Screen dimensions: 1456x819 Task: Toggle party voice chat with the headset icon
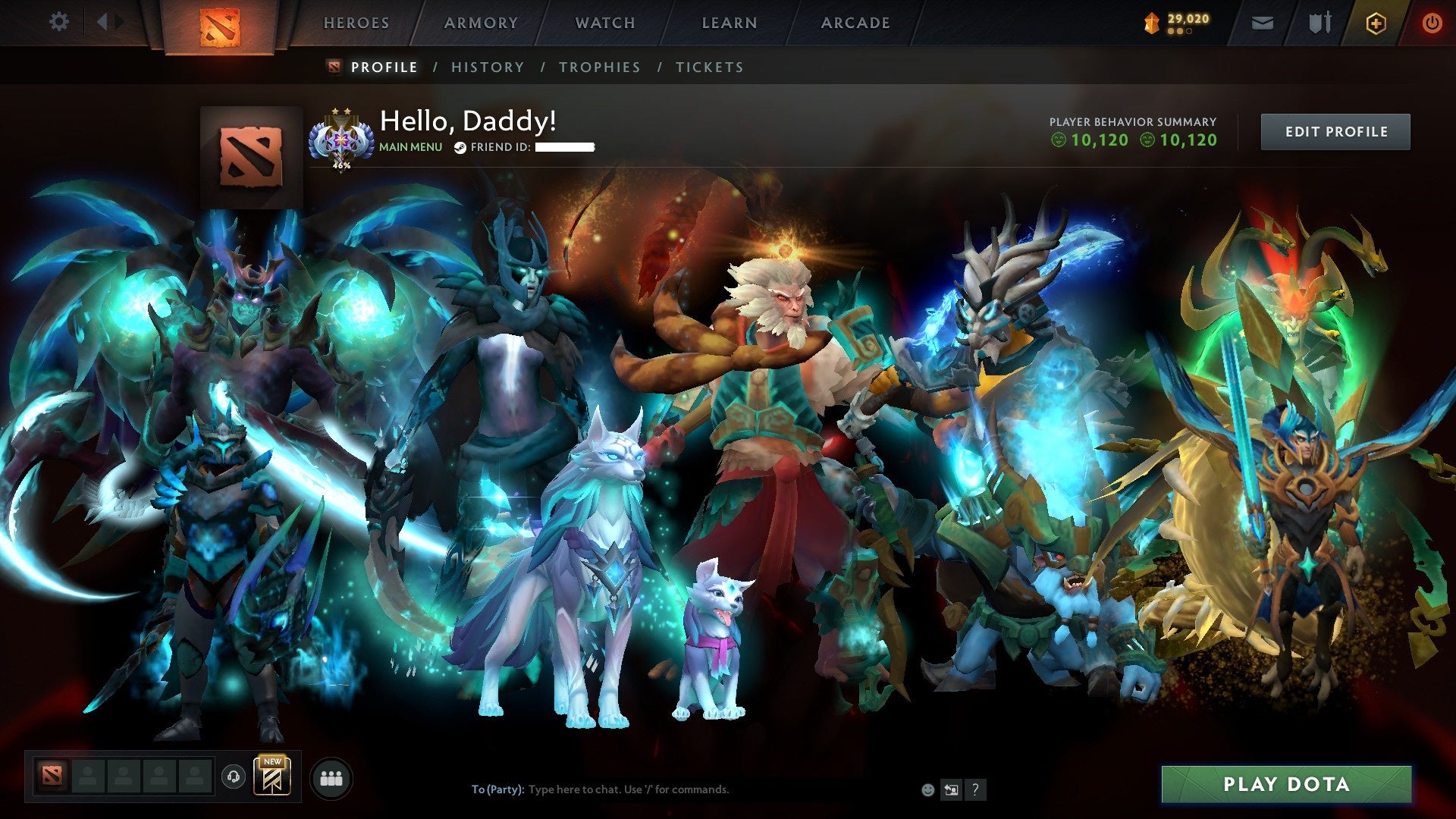click(235, 777)
